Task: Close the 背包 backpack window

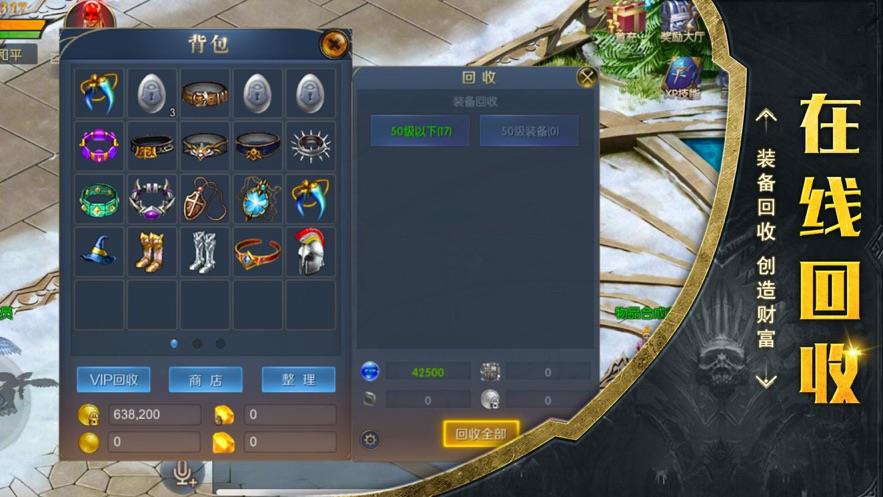Action: tap(333, 44)
